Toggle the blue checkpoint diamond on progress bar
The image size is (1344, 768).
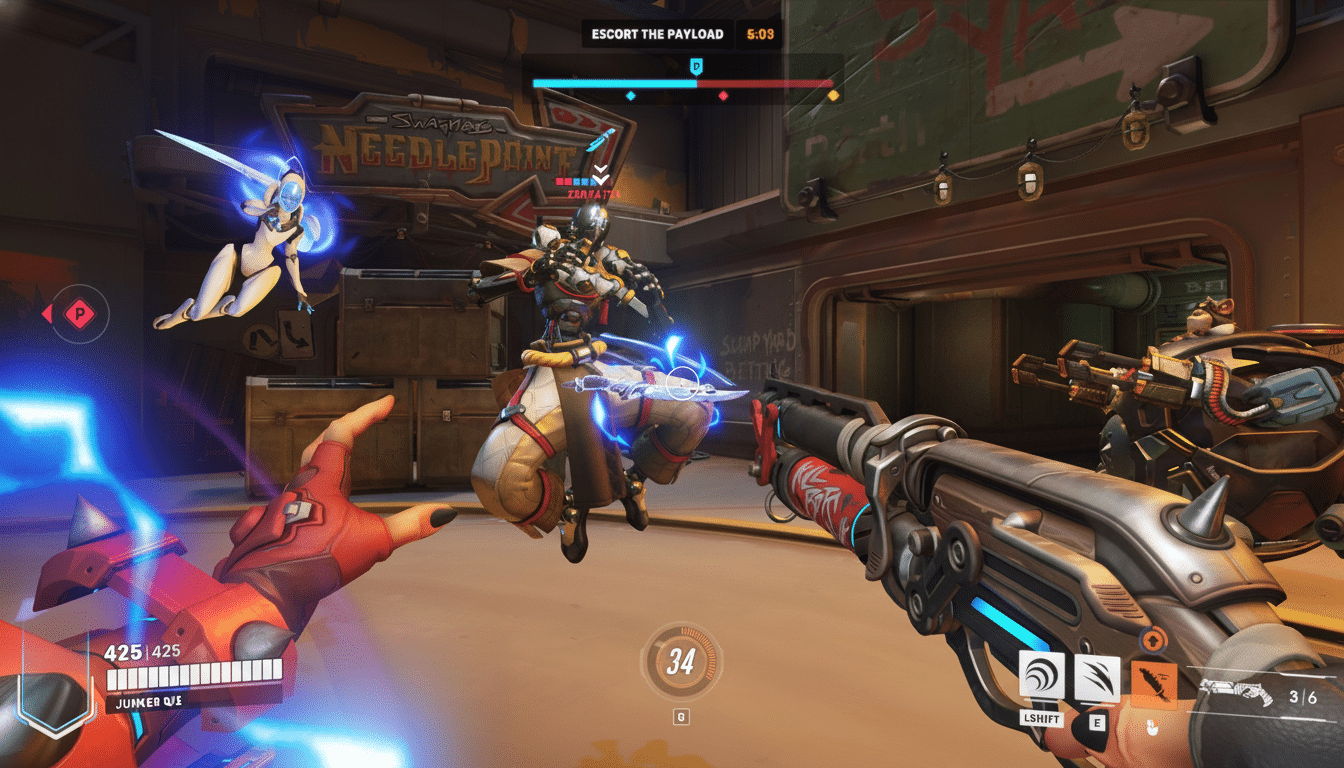631,96
